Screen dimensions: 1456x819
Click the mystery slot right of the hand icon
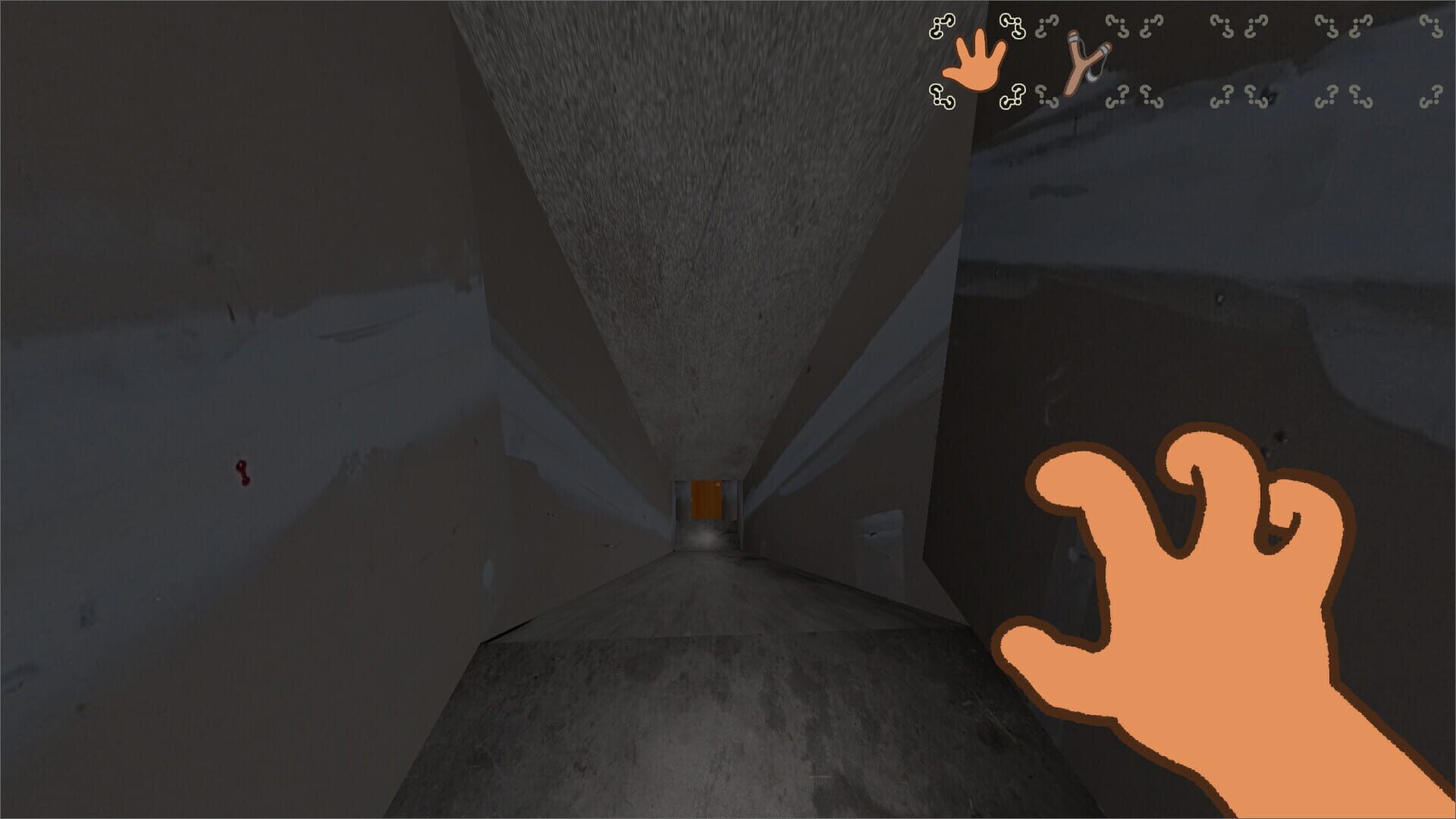(1014, 26)
